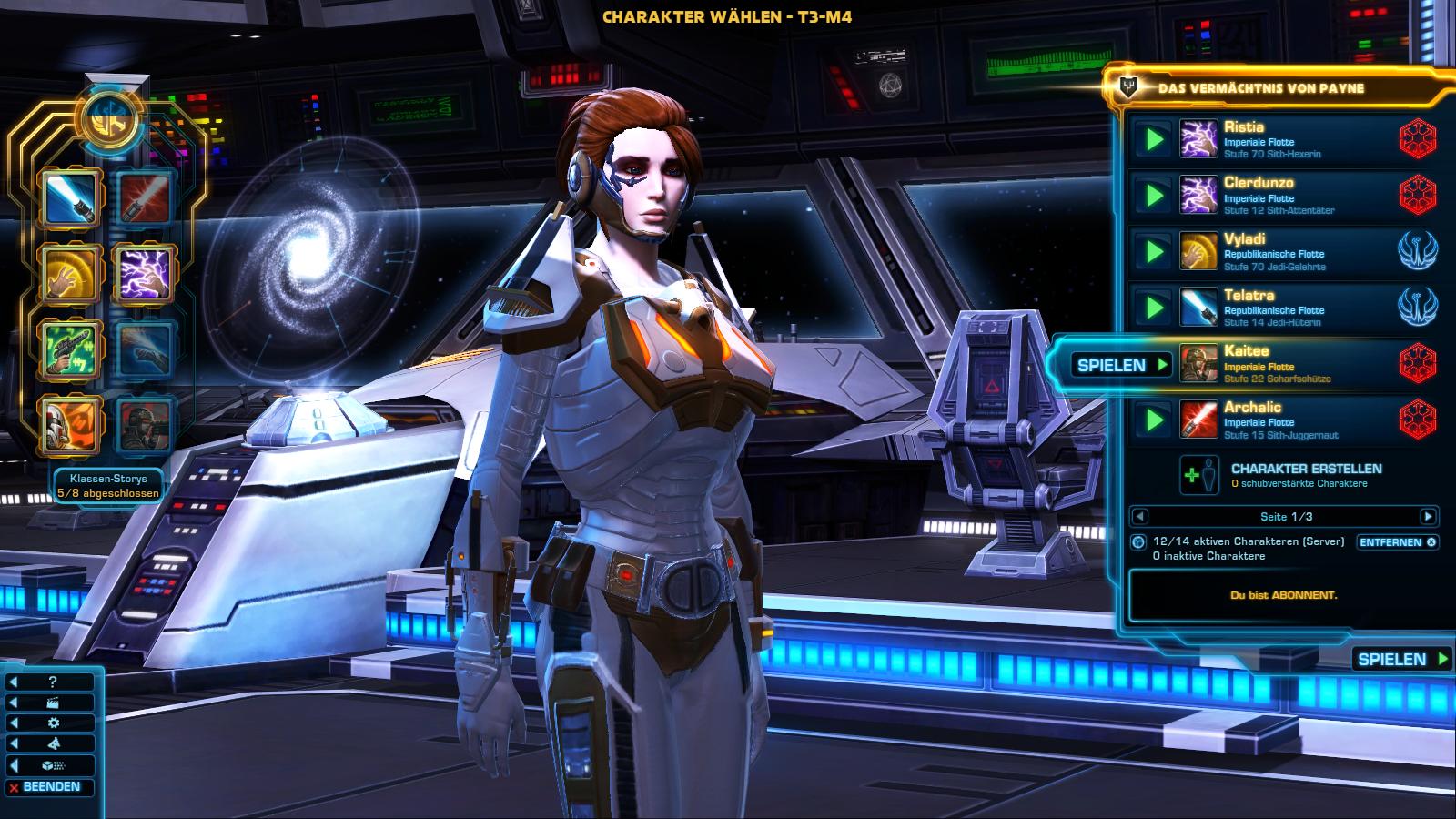The width and height of the screenshot is (1456, 819).
Task: Open the gear settings menu
Action: (x=52, y=723)
